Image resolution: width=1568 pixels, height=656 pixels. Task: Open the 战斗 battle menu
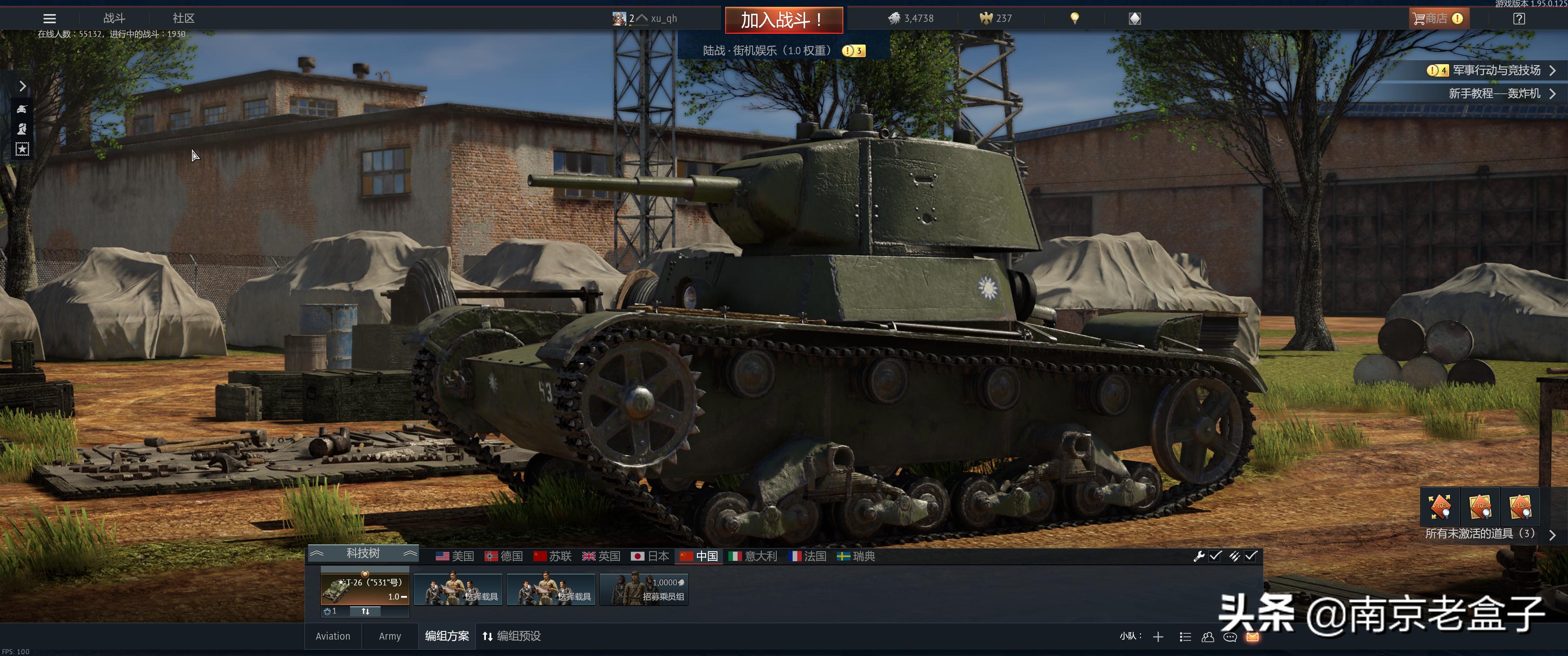tap(114, 18)
